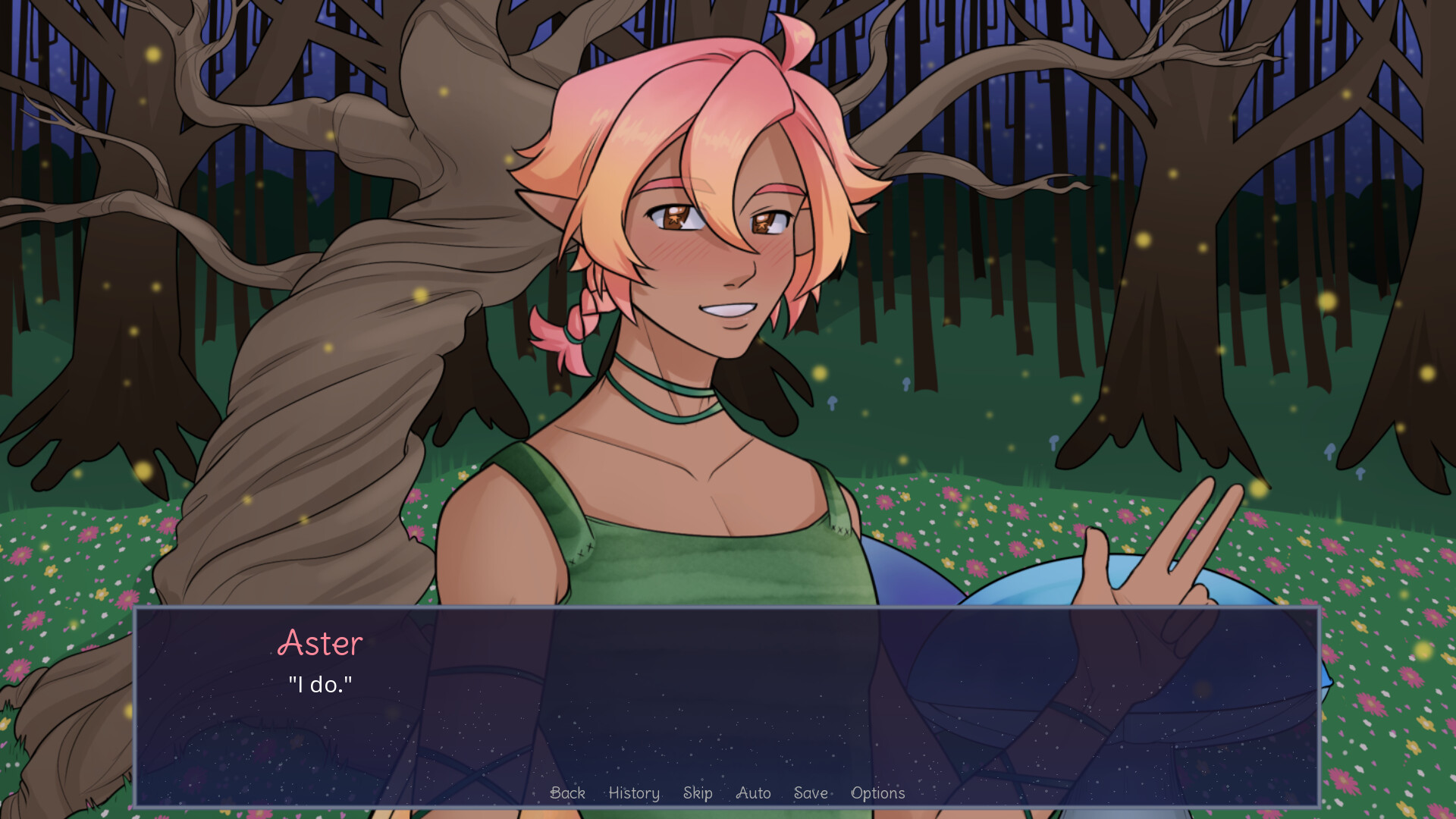Viewport: 1456px width, 819px height.
Task: Click Aster's name label in the textbox
Action: 321,644
